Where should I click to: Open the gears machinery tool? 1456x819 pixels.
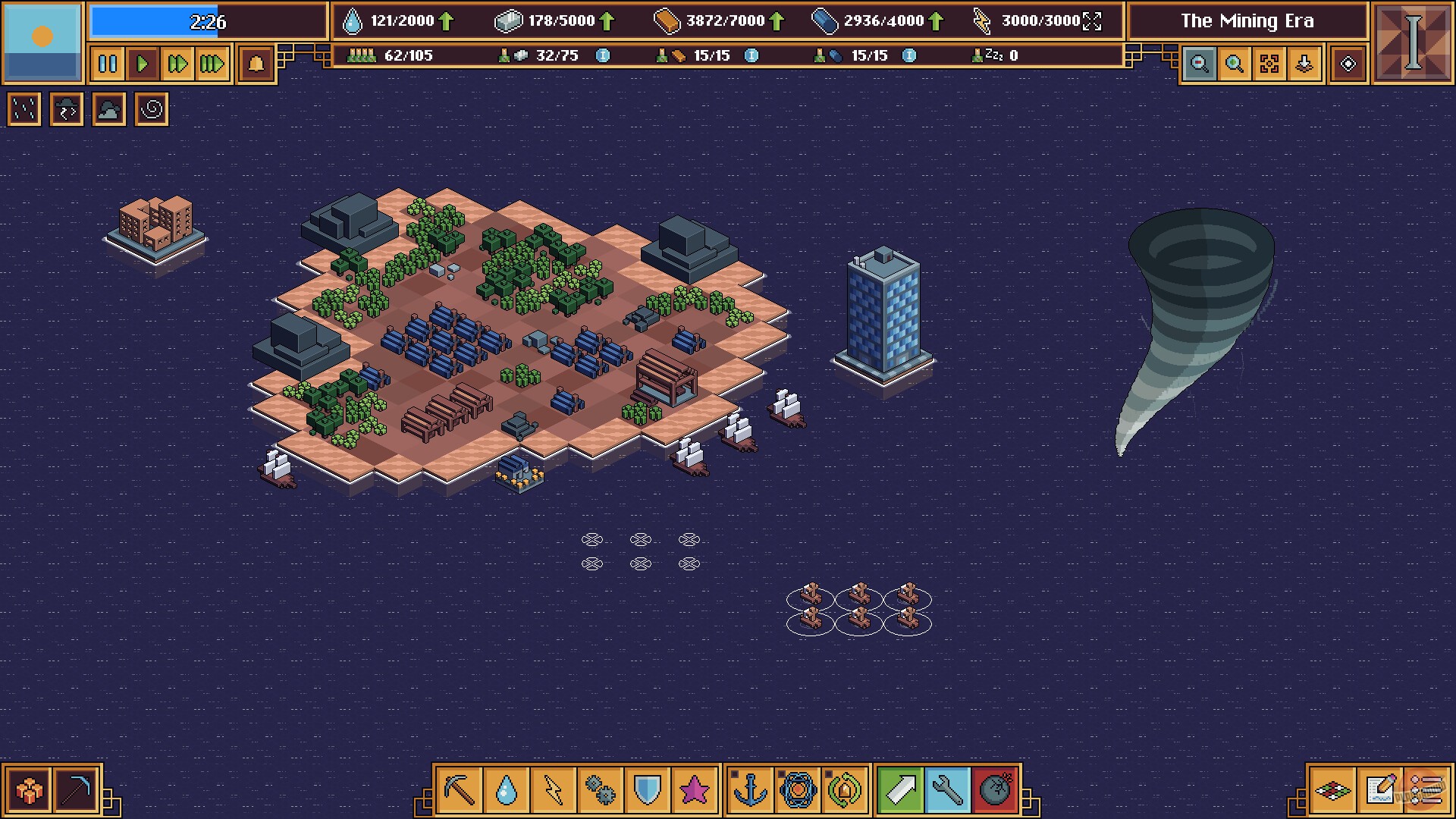(x=599, y=789)
